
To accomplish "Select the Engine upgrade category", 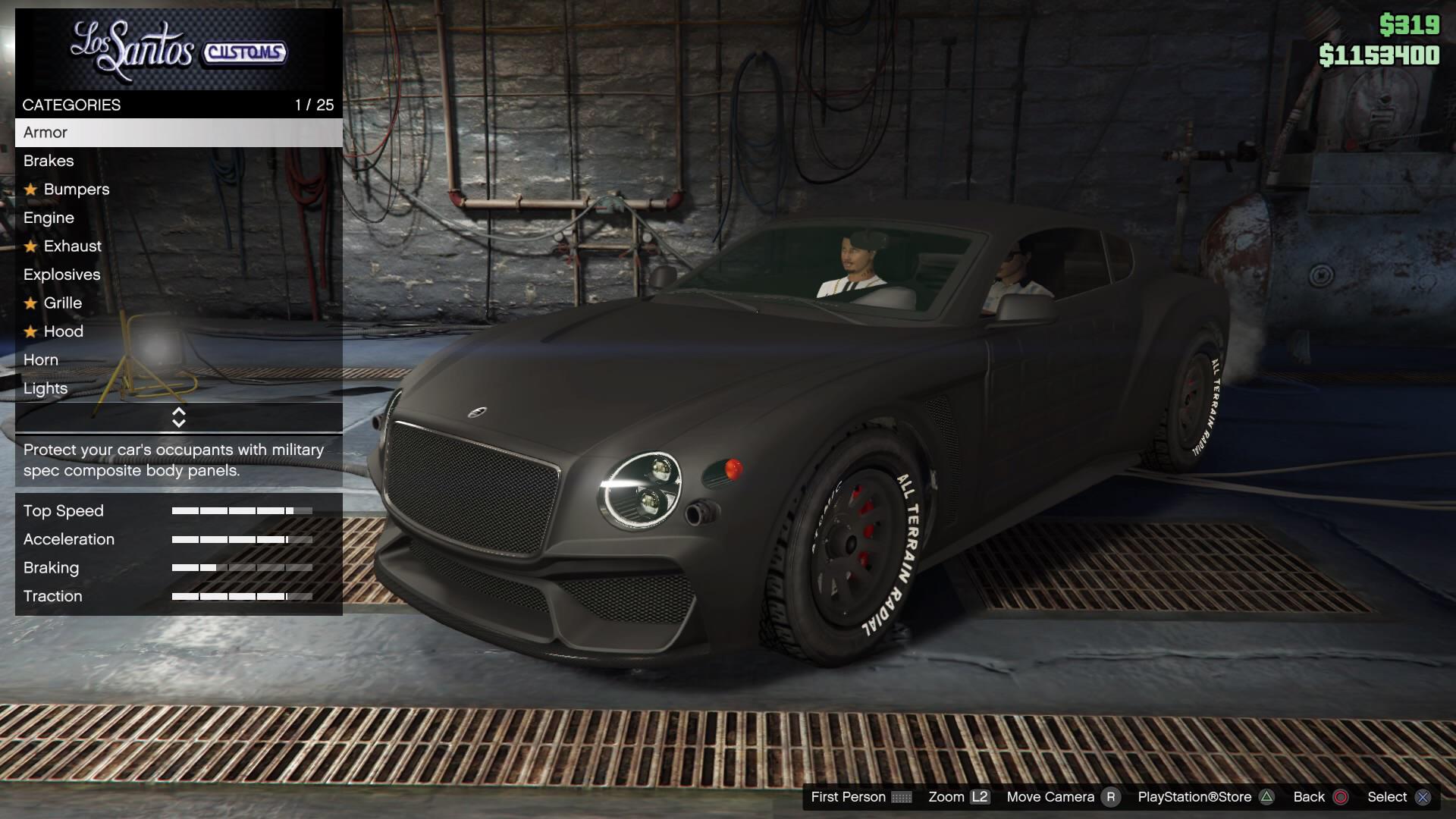I will [49, 218].
